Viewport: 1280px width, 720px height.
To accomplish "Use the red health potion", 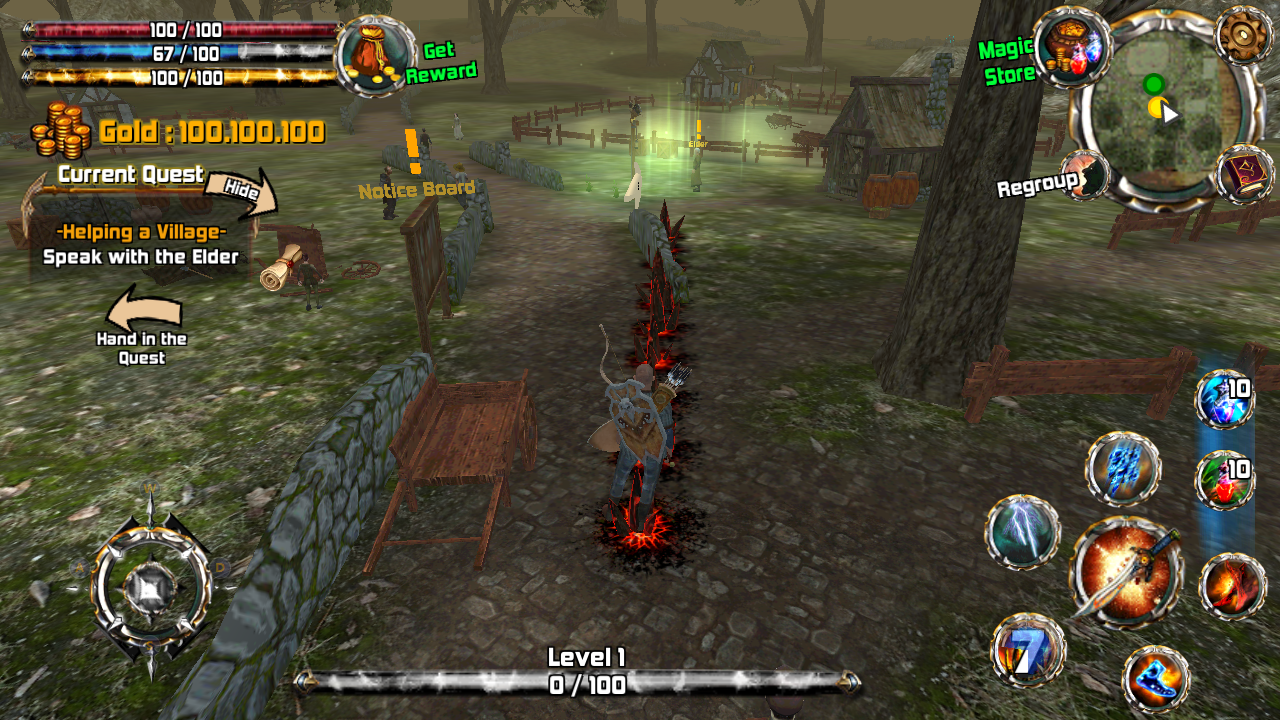I will pos(1225,480).
